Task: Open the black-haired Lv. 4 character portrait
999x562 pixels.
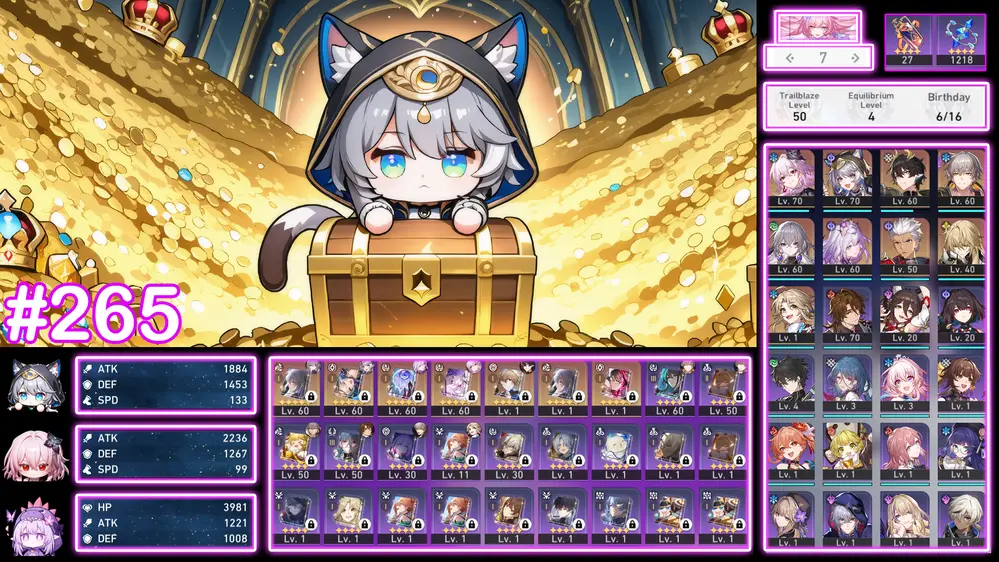Action: tap(792, 382)
